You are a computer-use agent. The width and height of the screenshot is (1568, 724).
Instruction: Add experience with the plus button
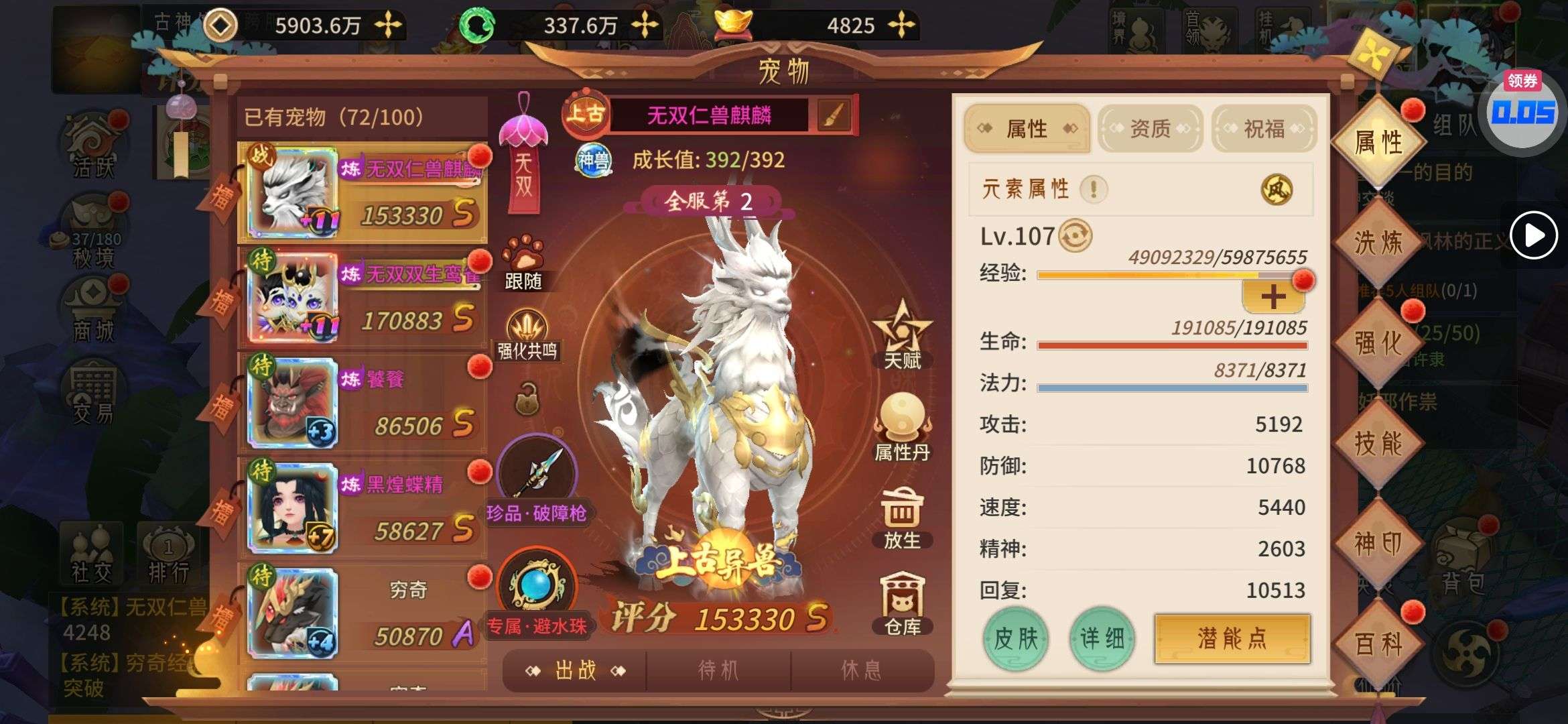1273,297
